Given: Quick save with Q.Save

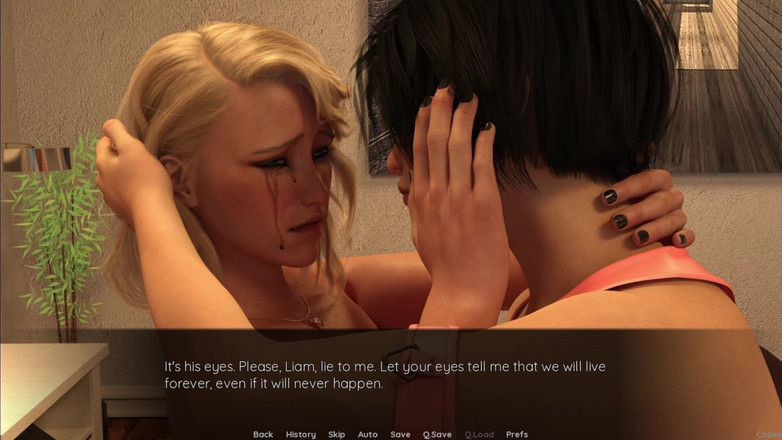Looking at the screenshot, I should (437, 434).
